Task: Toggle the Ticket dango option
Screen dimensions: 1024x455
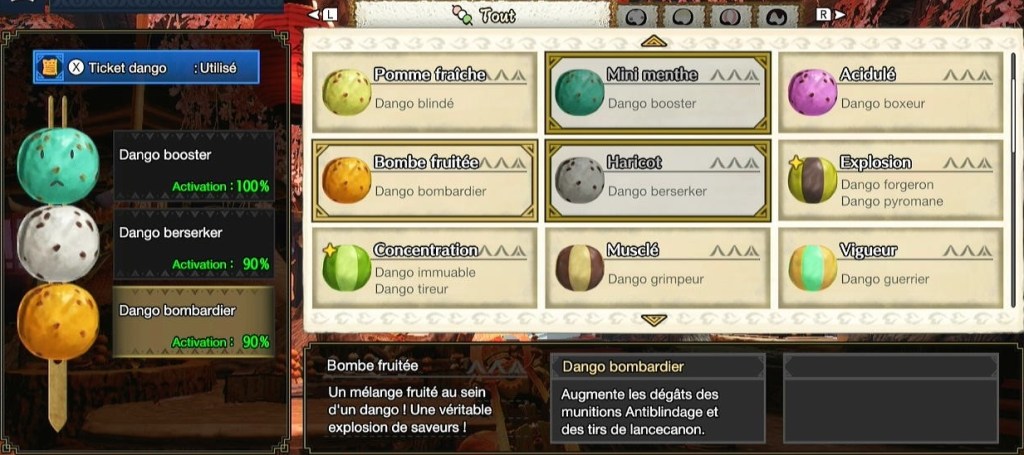Action: [x=146, y=67]
